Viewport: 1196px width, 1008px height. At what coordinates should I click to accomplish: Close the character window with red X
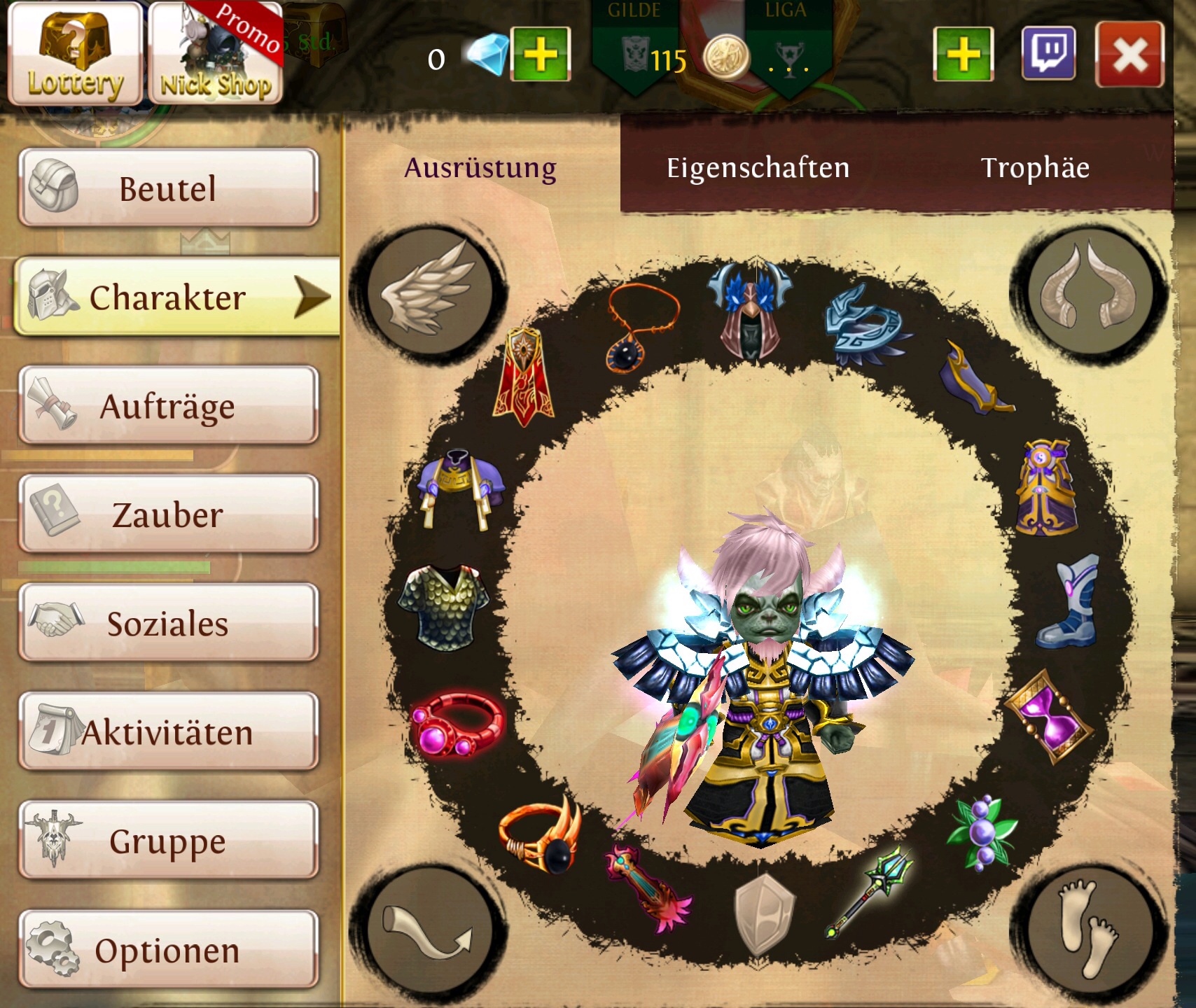[x=1129, y=55]
